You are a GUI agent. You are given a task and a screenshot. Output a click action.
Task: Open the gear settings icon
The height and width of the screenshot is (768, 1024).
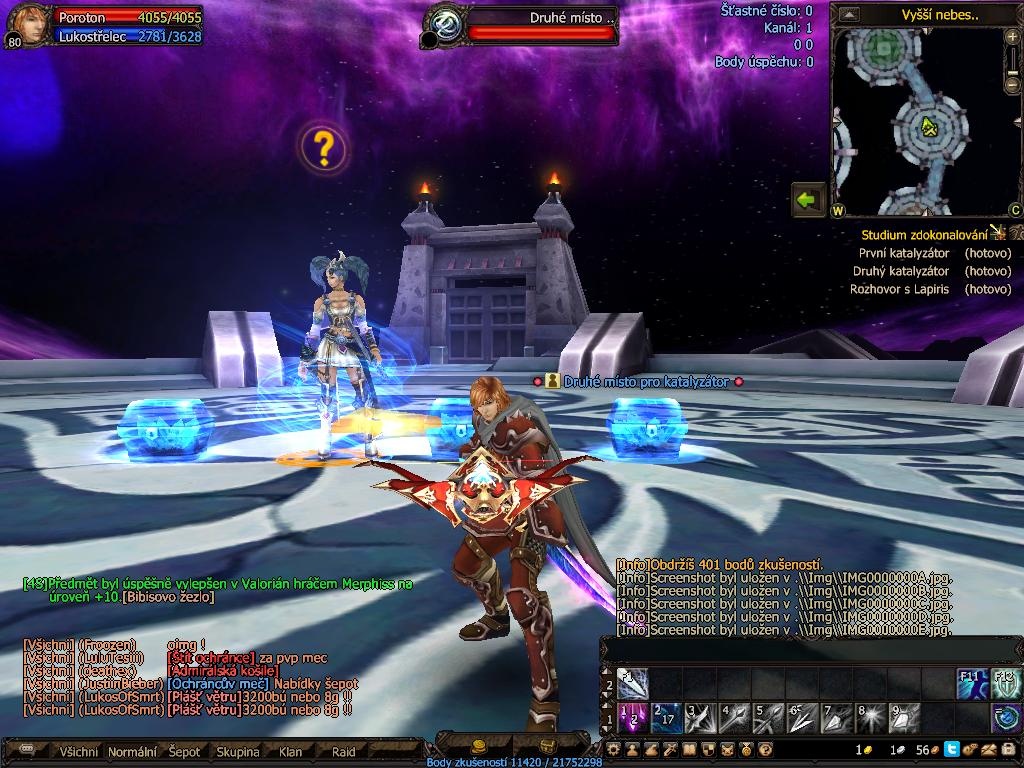(614, 749)
